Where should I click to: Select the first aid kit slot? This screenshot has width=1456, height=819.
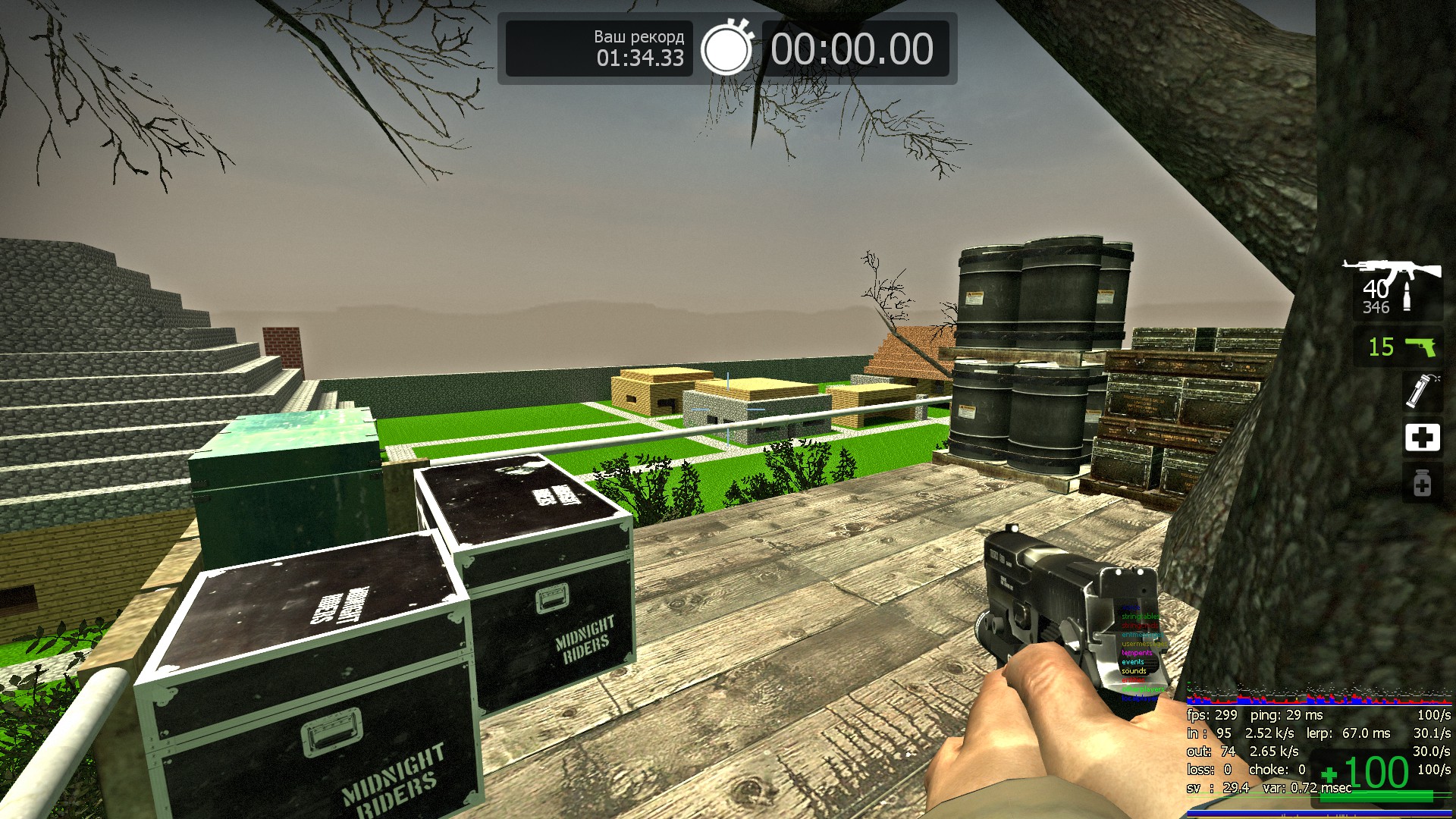coord(1422,438)
